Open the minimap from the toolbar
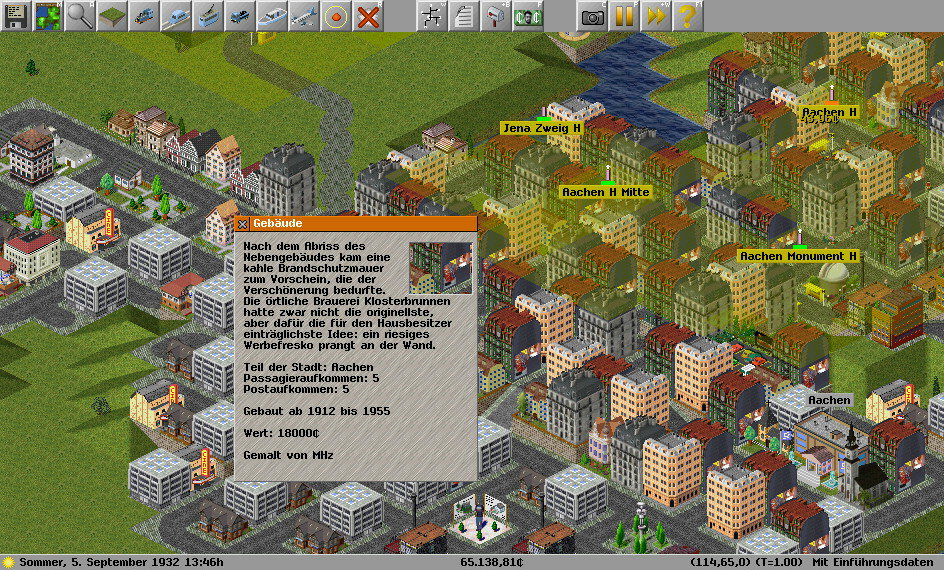The height and width of the screenshot is (570, 944). [x=48, y=15]
